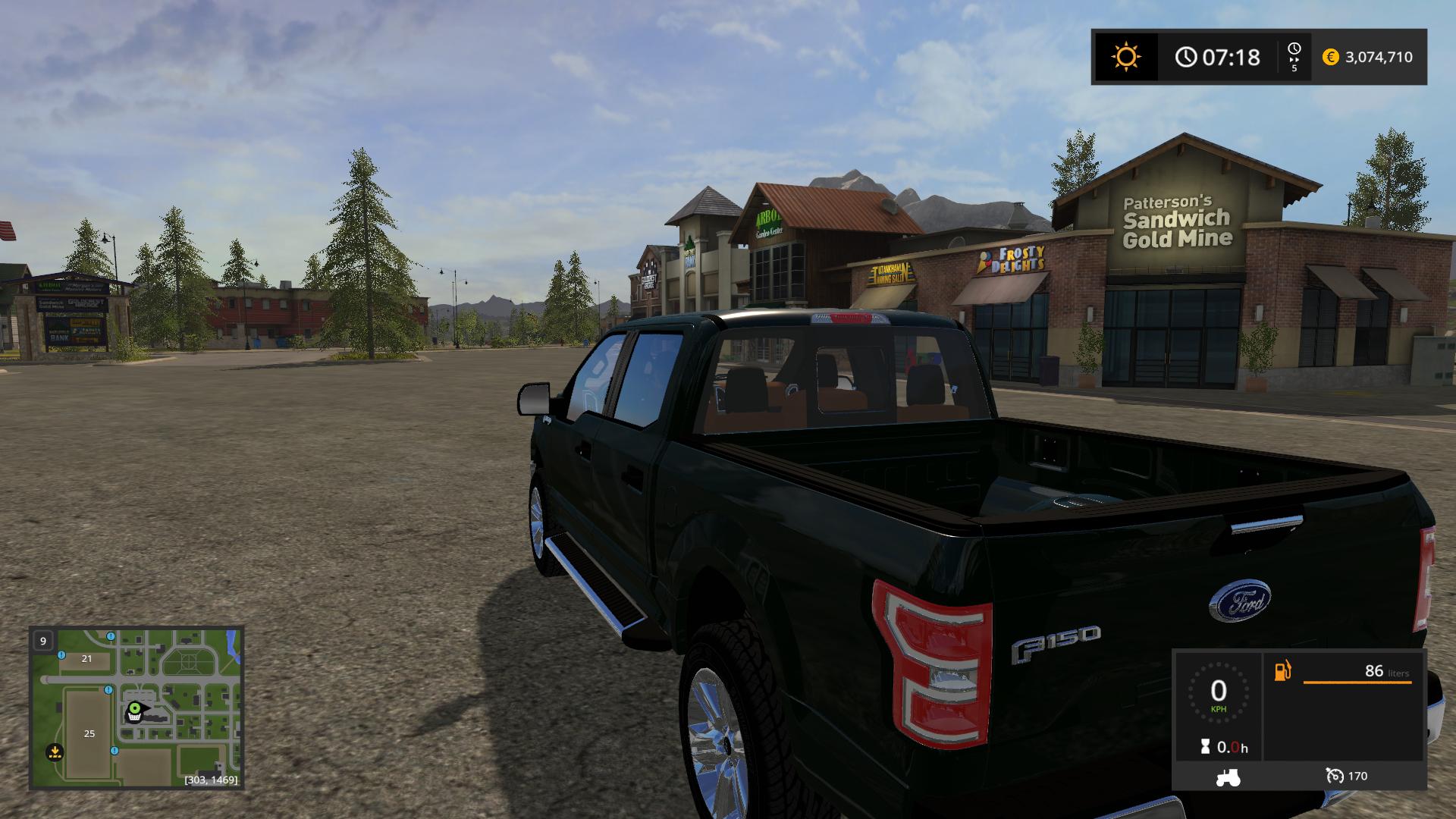Click the yellow unloading point marker on the minimap

[x=54, y=752]
